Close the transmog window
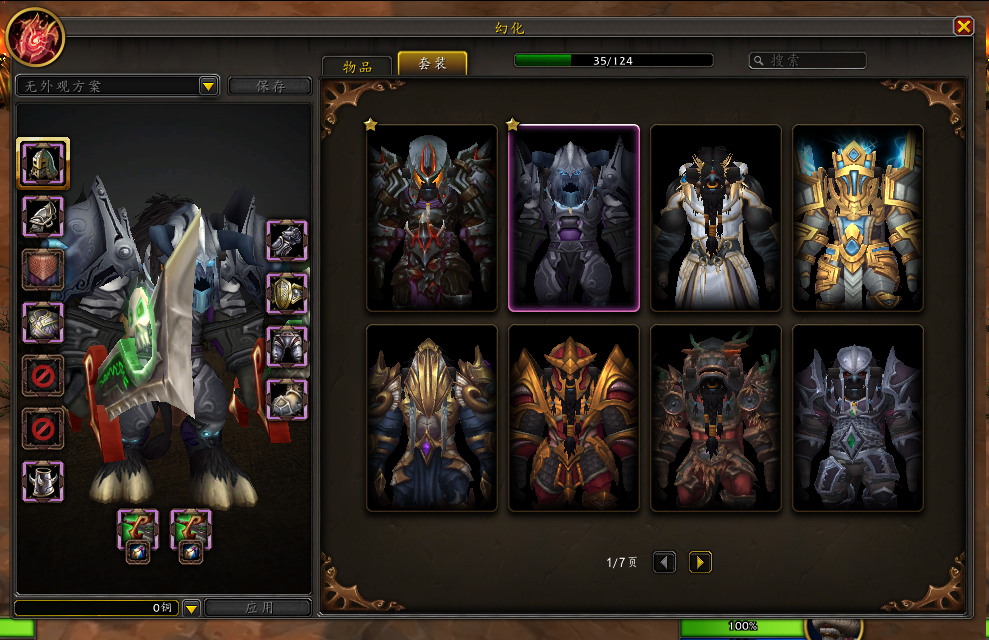 tap(963, 27)
